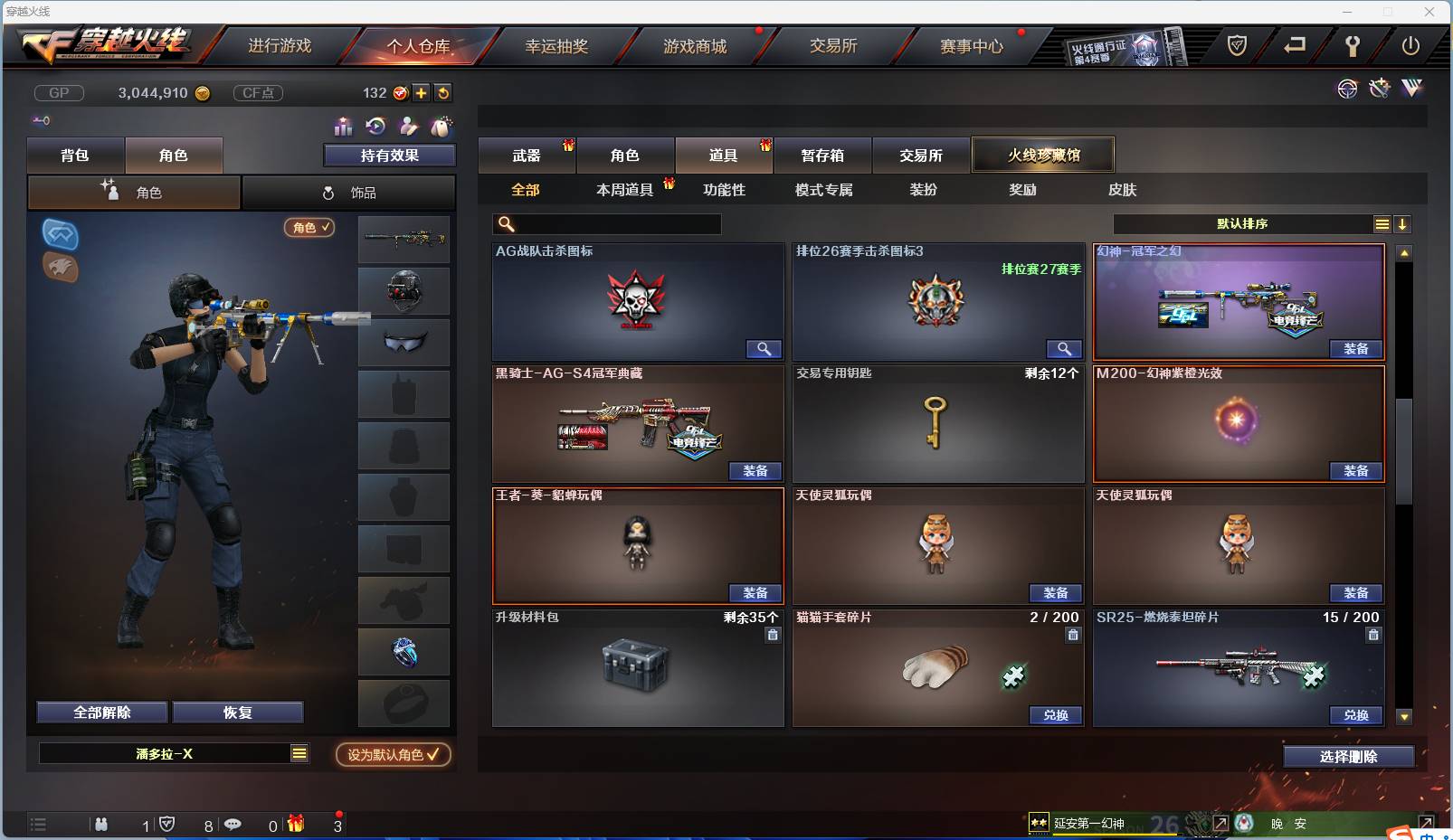Open the character selector showing 潘多拉-X
This screenshot has width=1453, height=840.
coord(175,753)
